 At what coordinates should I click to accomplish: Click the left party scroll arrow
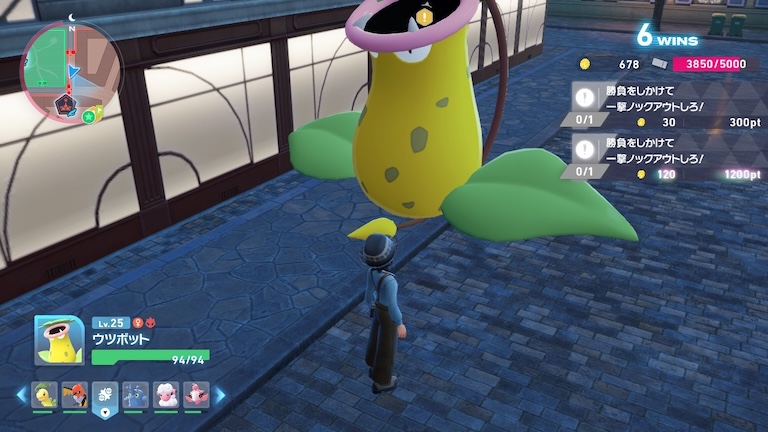[x=21, y=395]
